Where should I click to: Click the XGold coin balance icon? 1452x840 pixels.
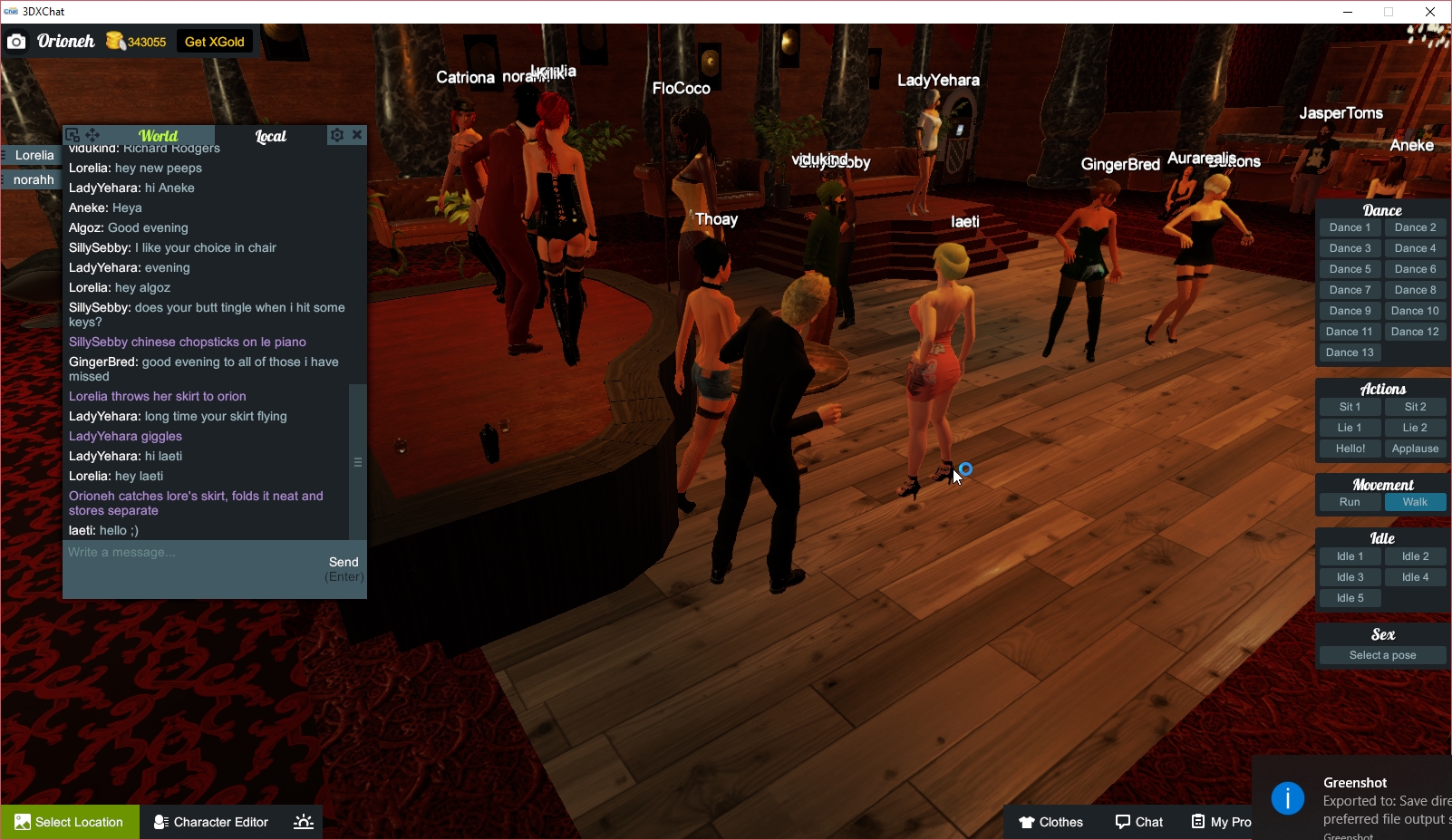click(114, 41)
